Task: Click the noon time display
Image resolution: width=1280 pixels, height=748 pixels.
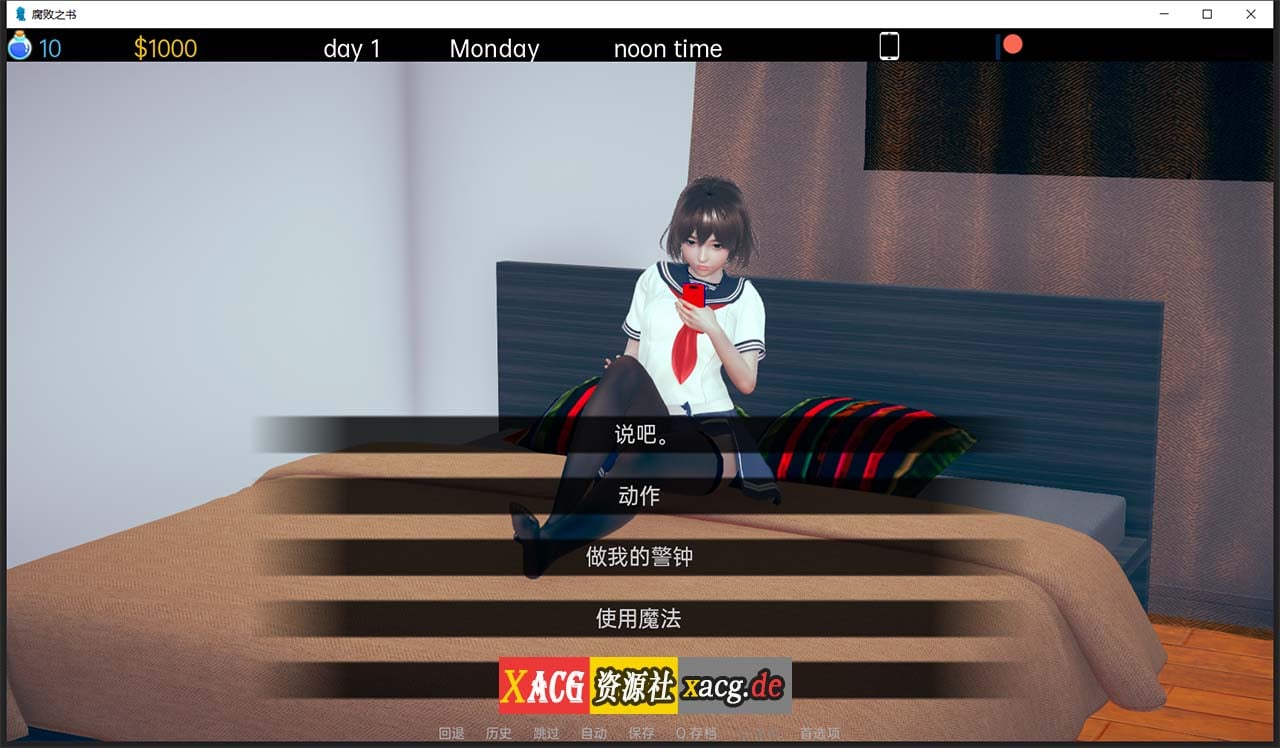Action: coord(667,48)
